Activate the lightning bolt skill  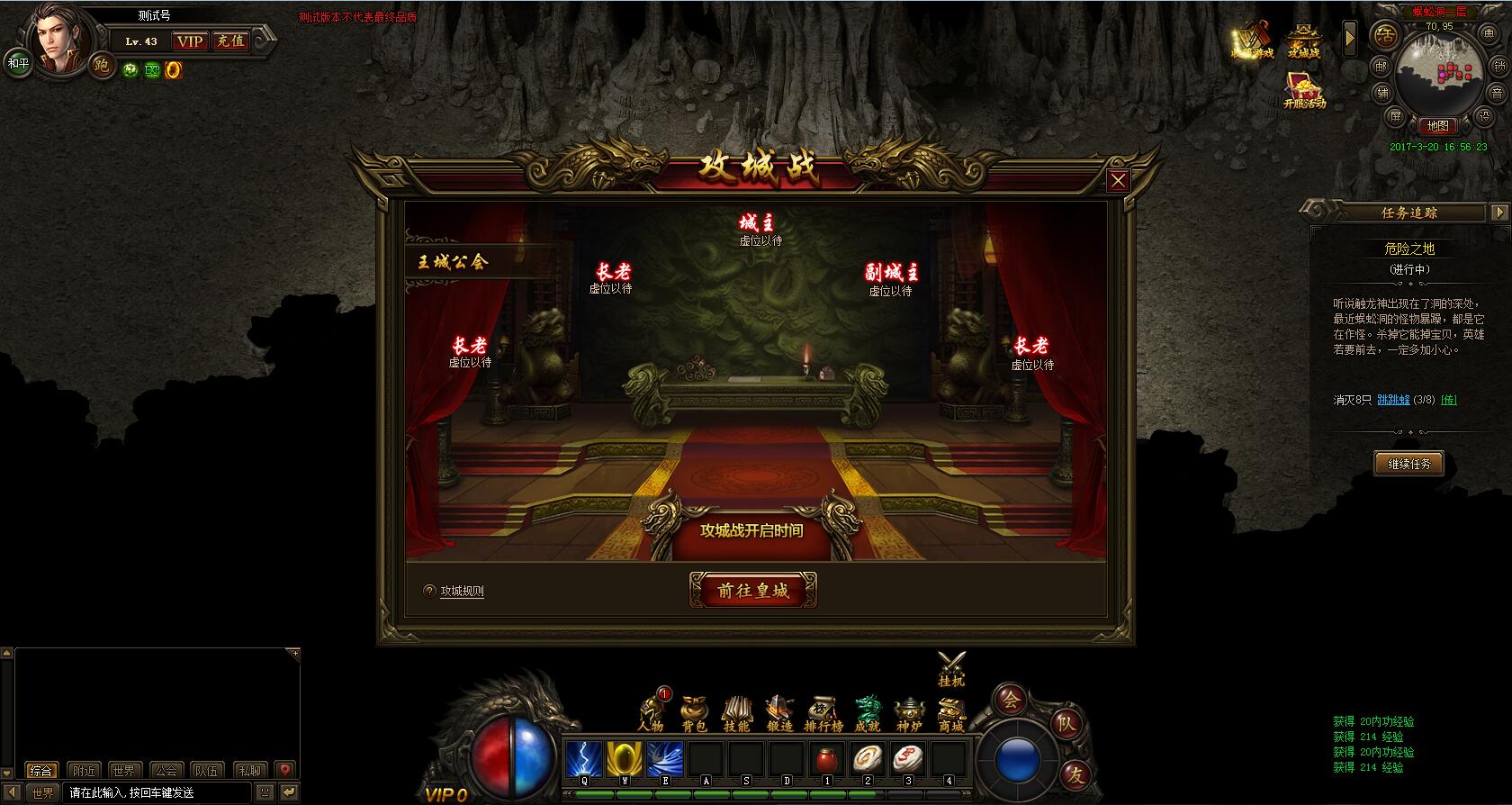pyautogui.click(x=584, y=759)
